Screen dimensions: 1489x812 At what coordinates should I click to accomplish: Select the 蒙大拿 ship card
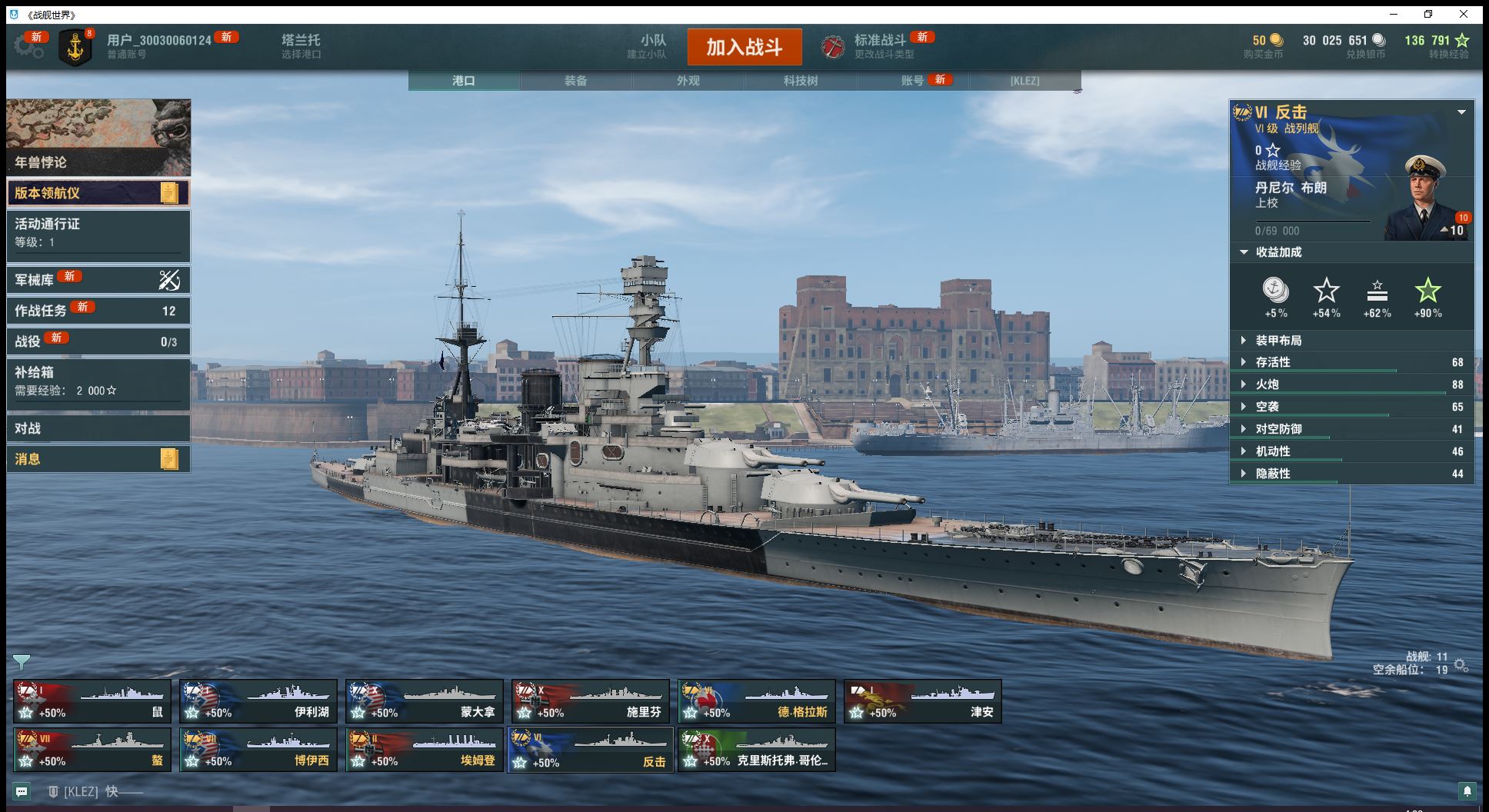[x=425, y=701]
